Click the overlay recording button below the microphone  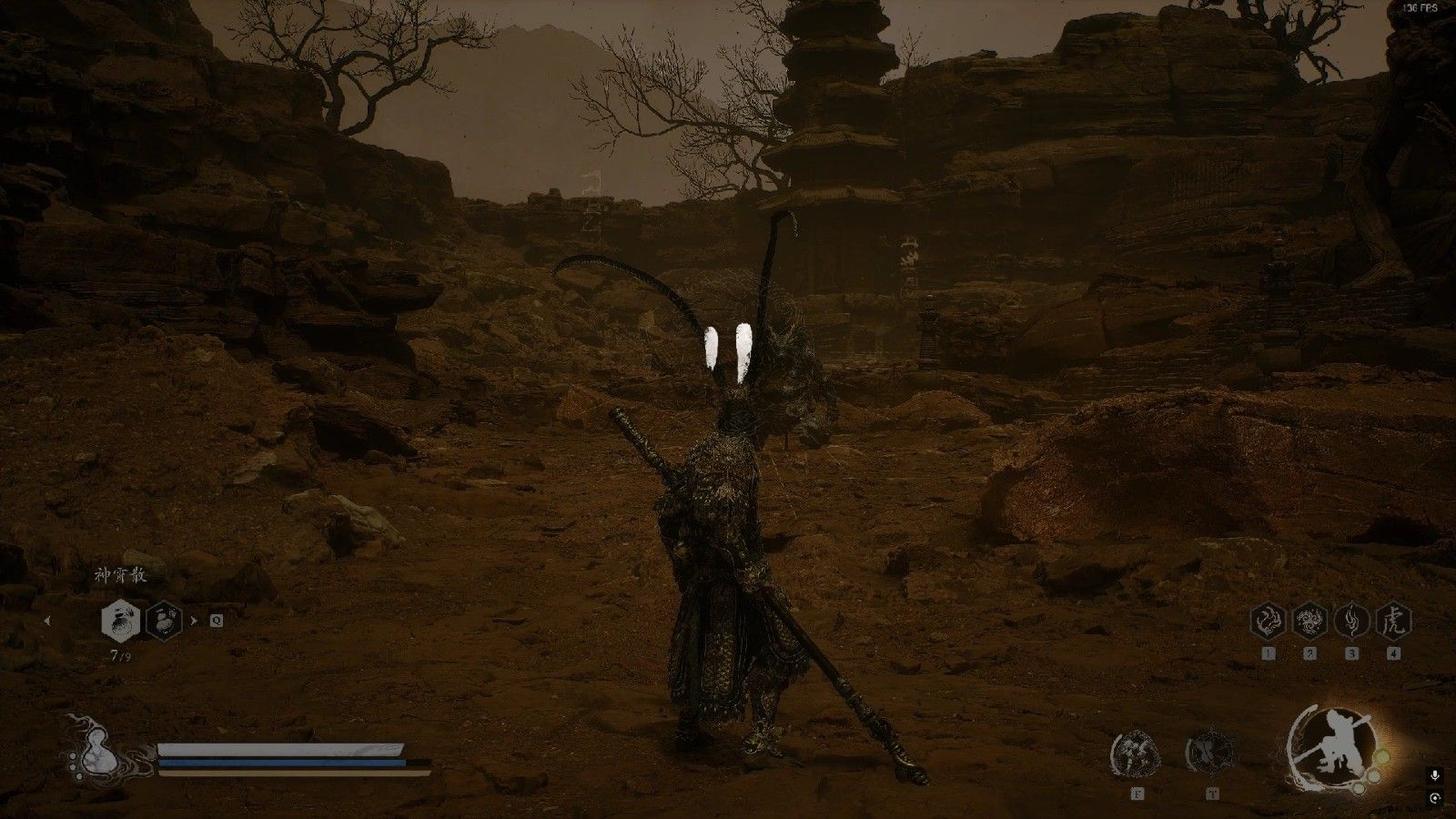(x=1435, y=798)
